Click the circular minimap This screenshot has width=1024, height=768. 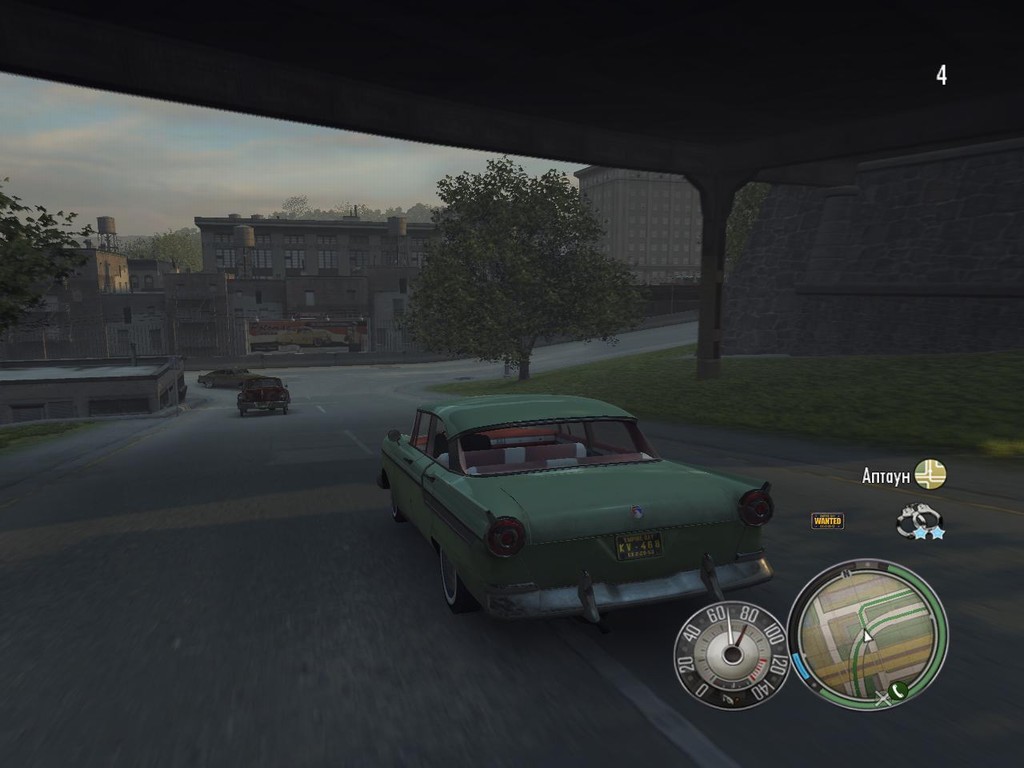click(x=867, y=634)
